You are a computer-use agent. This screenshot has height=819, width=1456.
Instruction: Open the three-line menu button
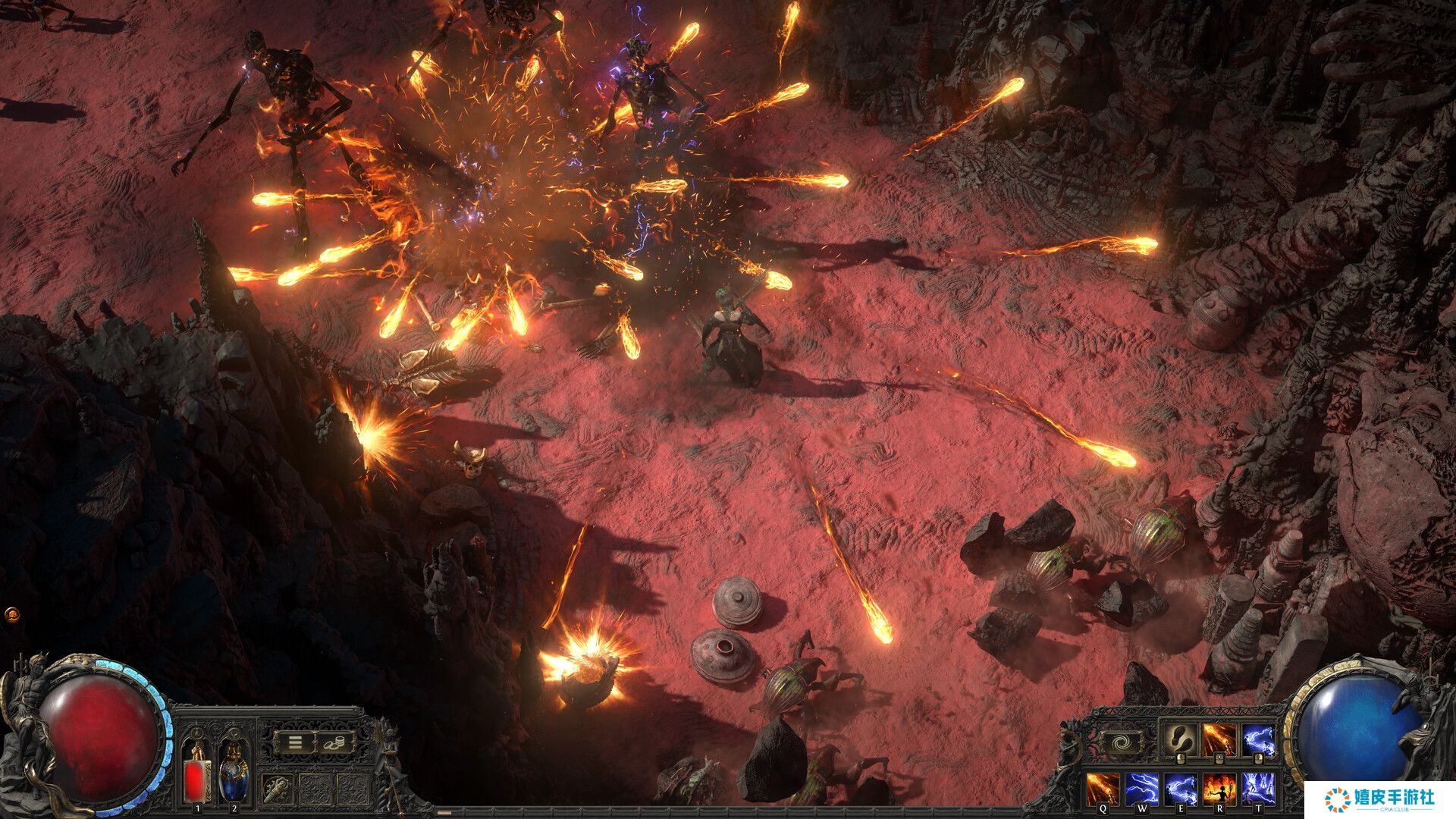coord(295,742)
